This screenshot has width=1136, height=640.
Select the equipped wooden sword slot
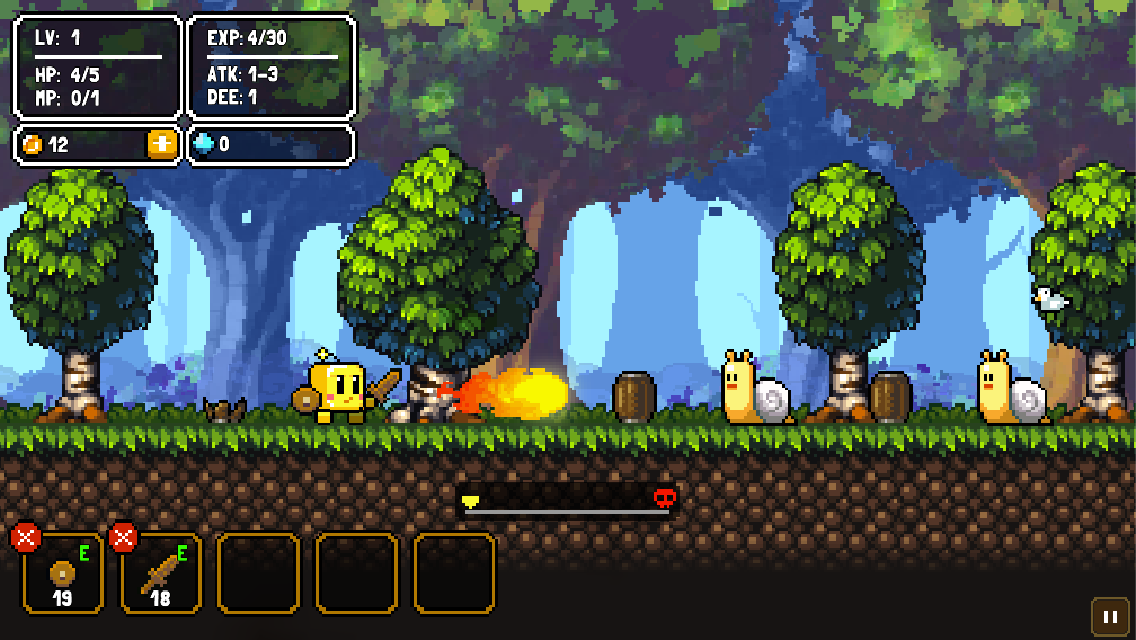click(161, 576)
